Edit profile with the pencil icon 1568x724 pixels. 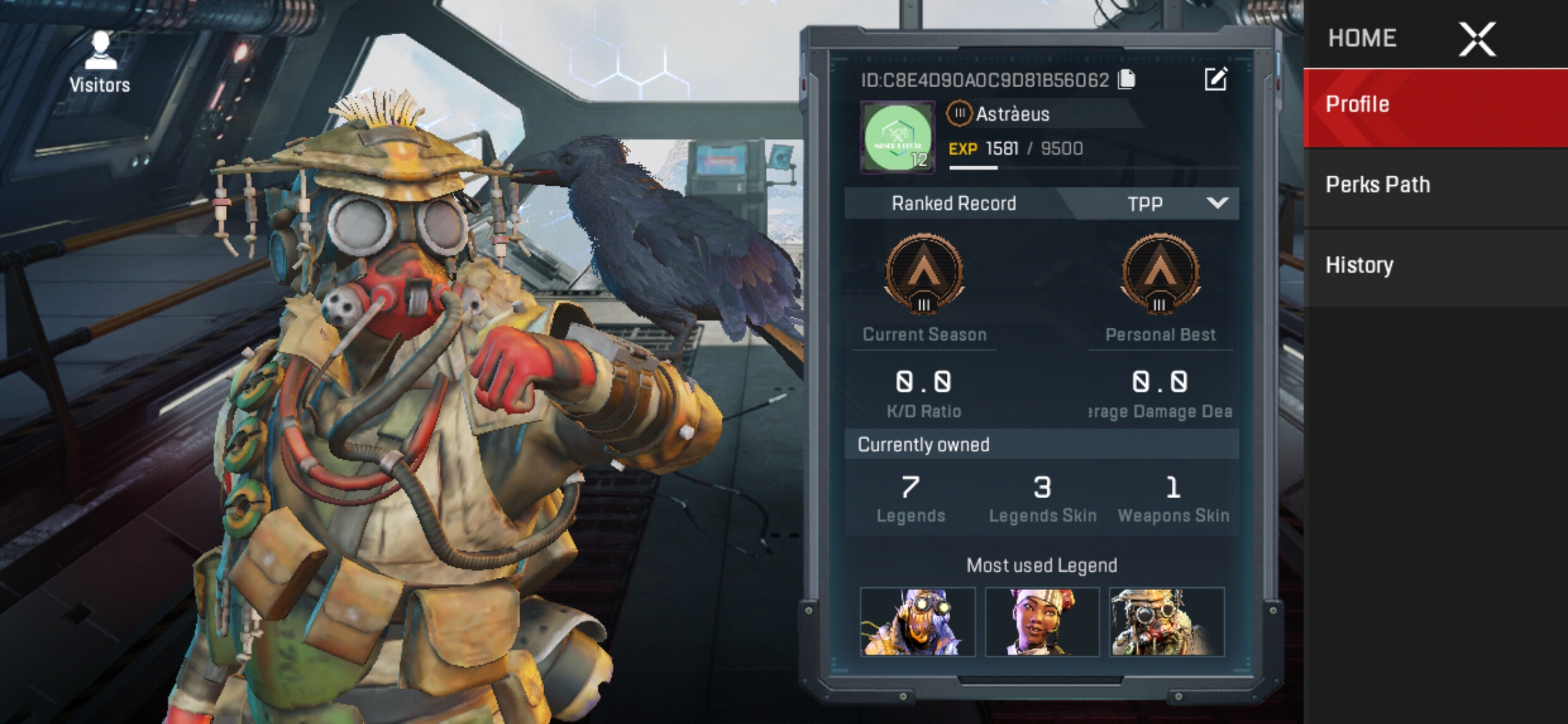coord(1216,79)
